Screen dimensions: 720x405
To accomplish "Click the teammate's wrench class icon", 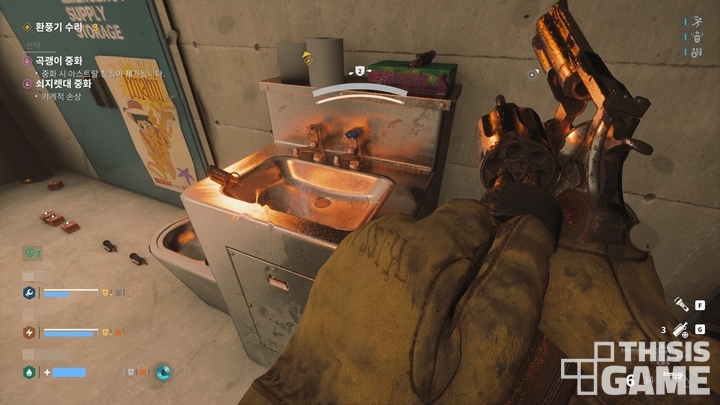I will tap(30, 293).
